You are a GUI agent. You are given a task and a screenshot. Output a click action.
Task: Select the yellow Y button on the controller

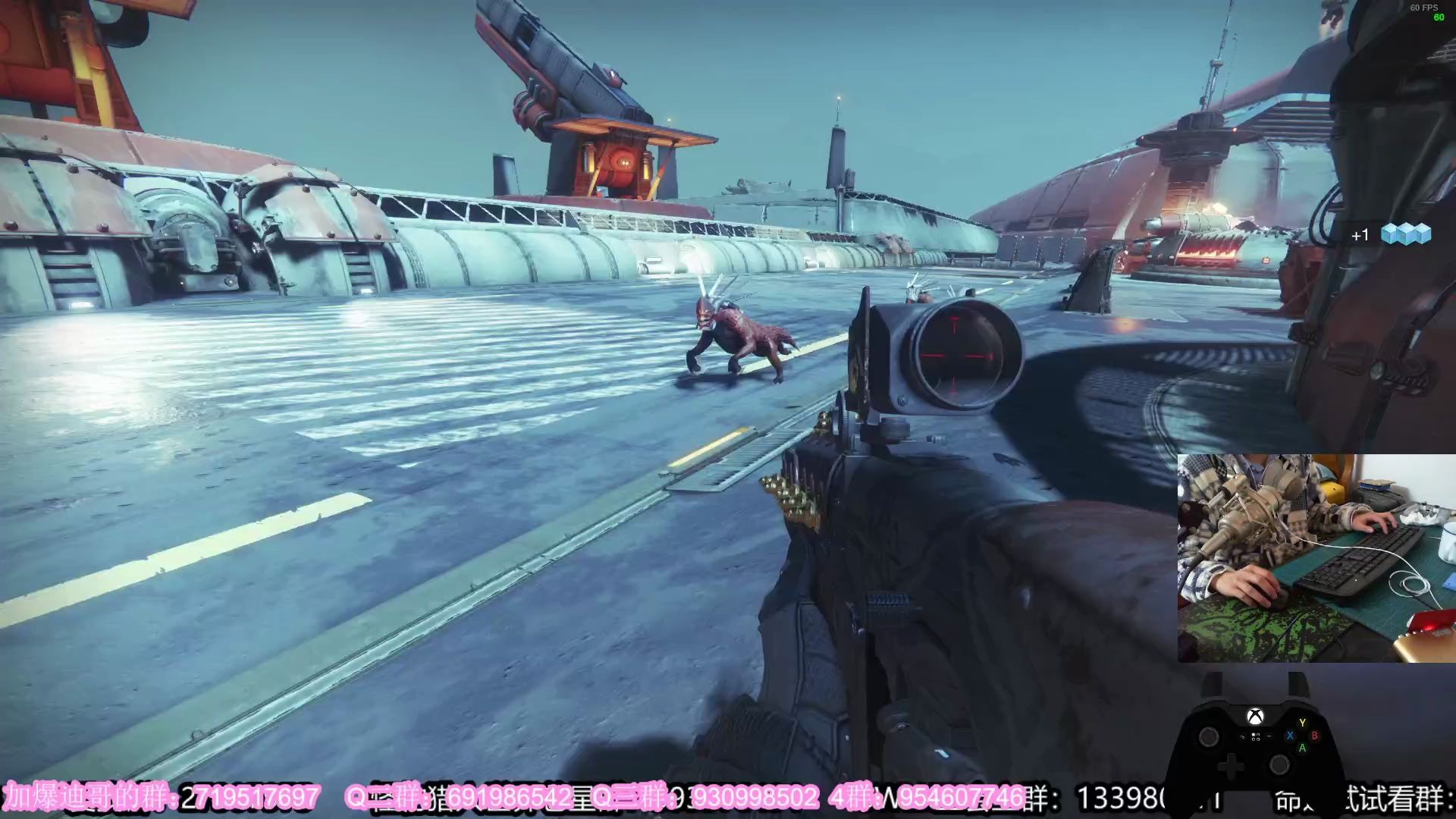tap(1302, 723)
